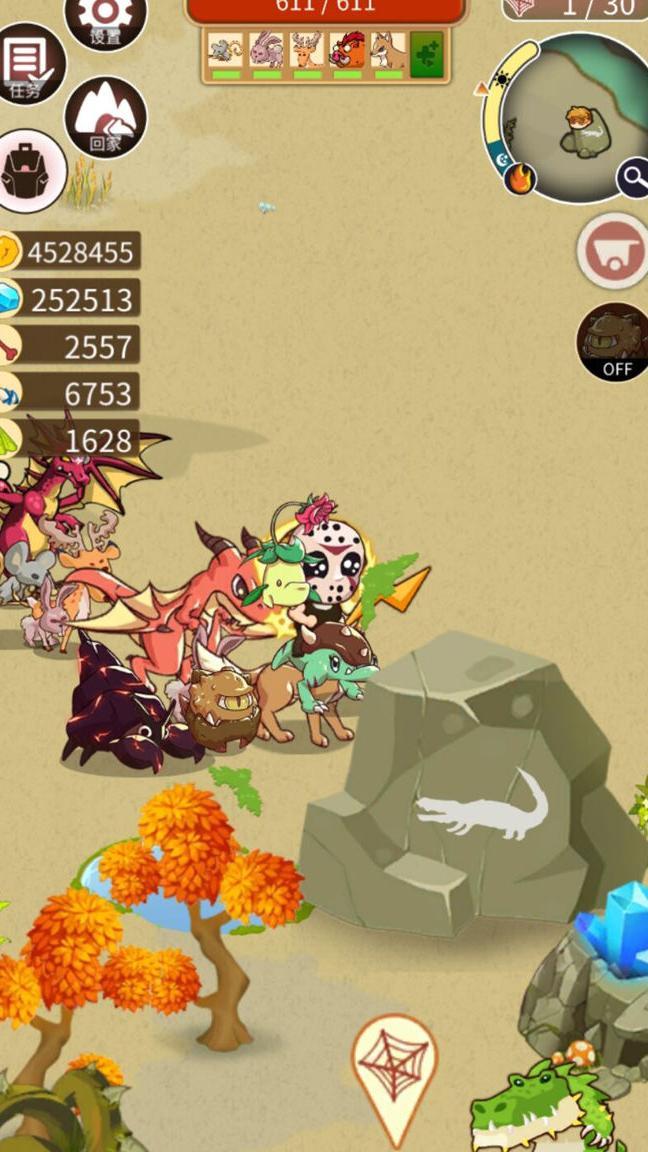Select the deer pet portrait
Viewport: 648px width, 1152px height.
click(x=306, y=51)
